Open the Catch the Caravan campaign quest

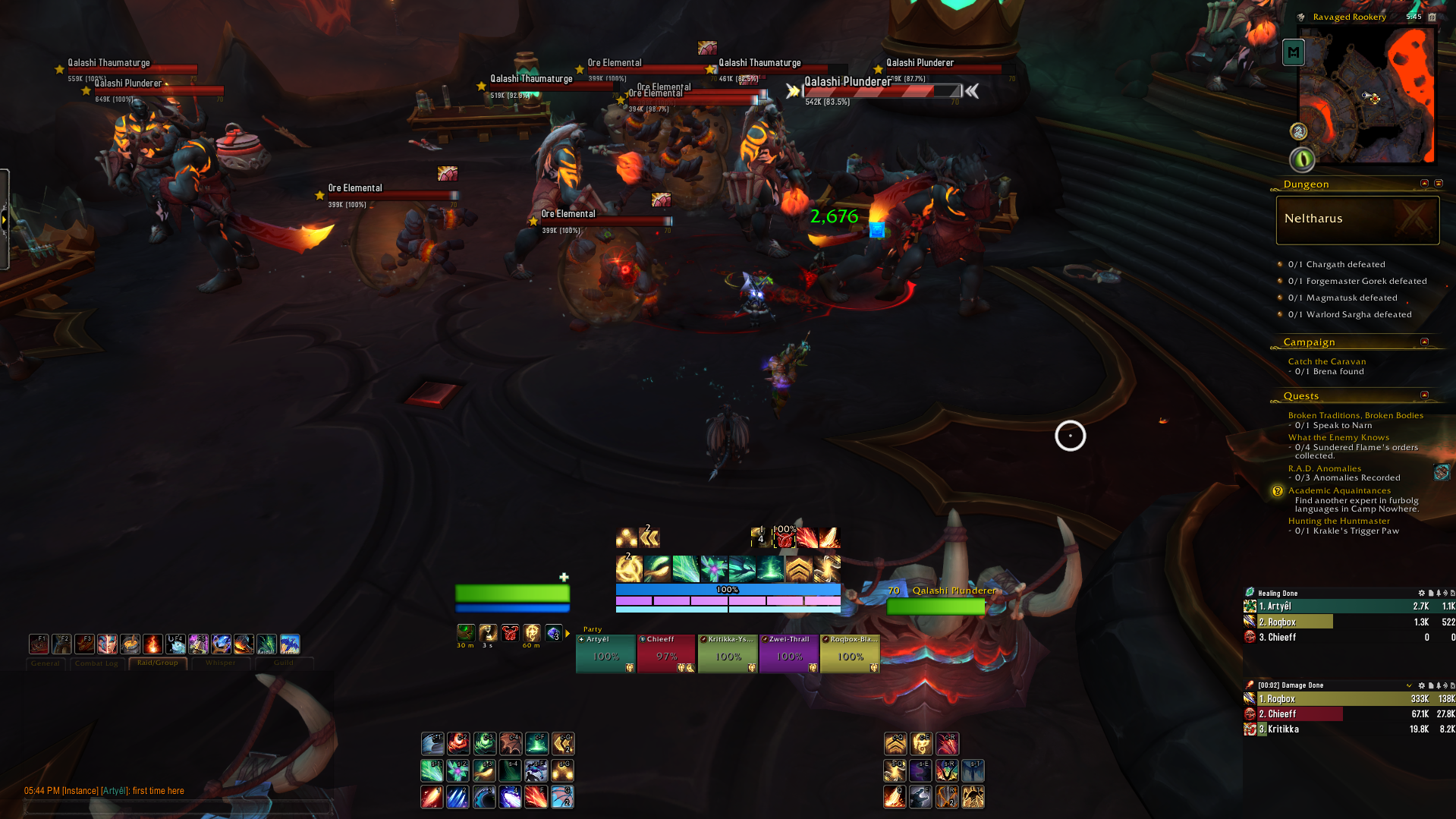(1326, 361)
